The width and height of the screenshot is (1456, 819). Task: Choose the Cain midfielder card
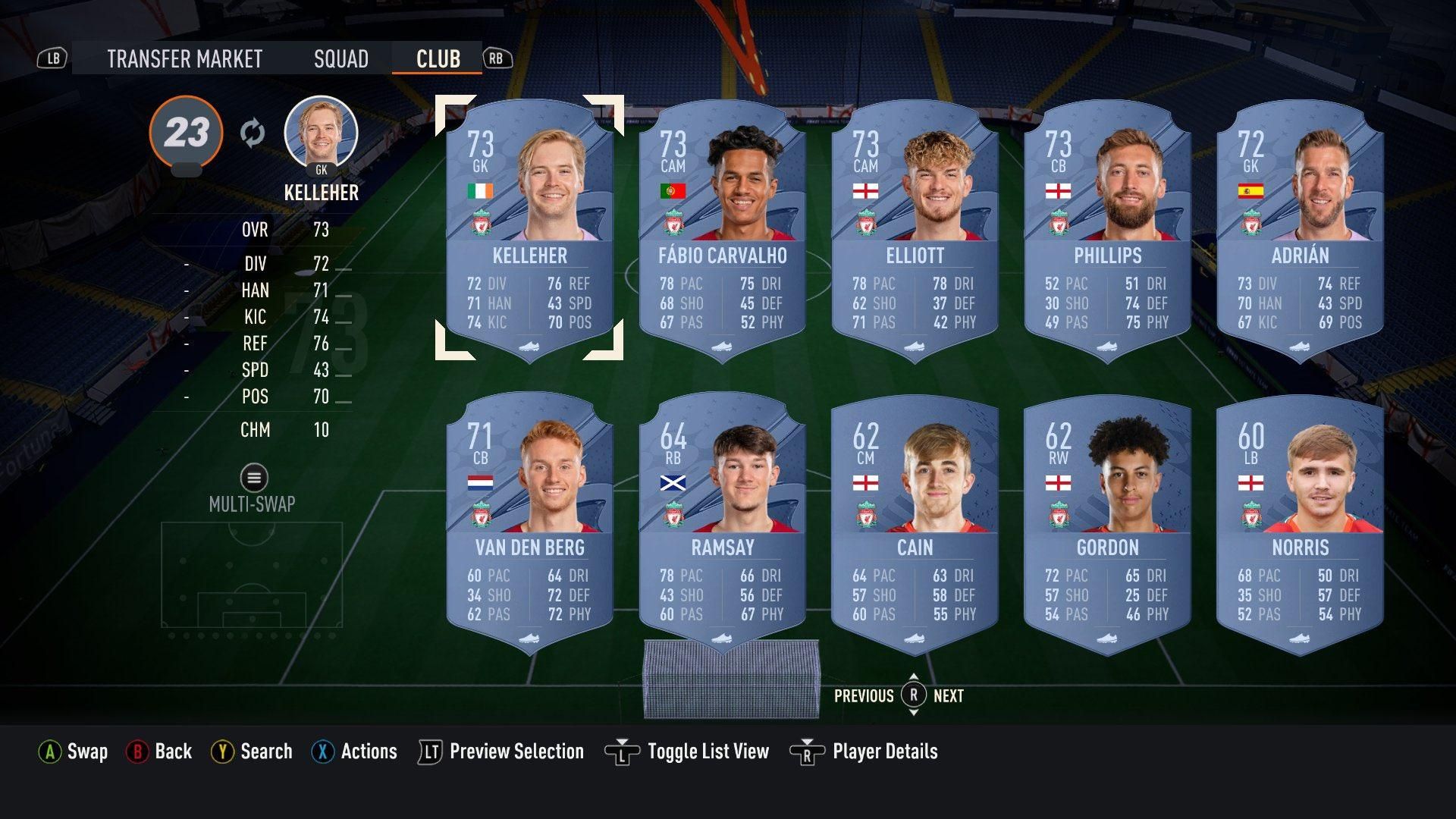[x=915, y=520]
